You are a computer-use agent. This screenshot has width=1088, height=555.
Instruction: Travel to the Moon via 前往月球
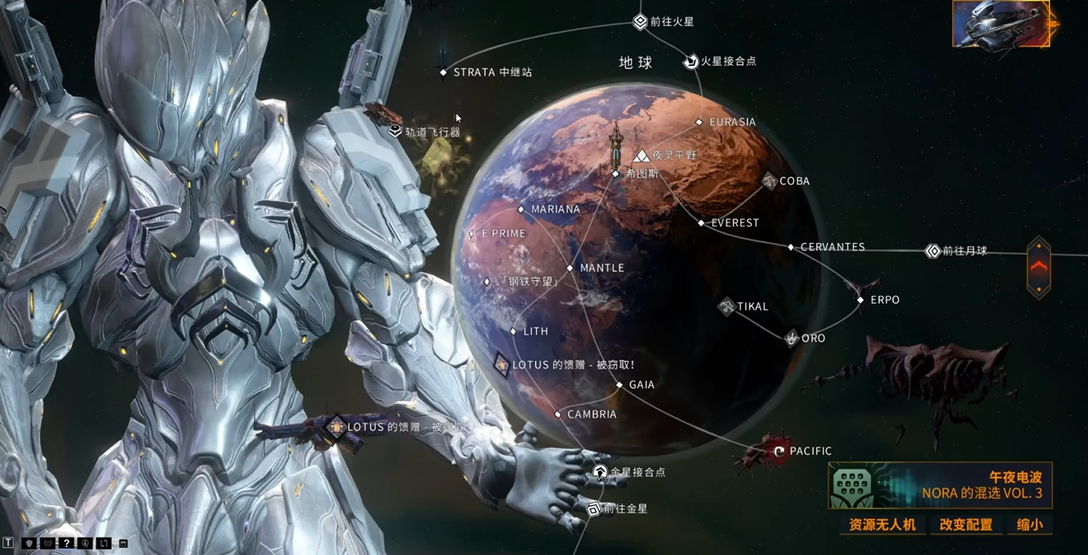pyautogui.click(x=933, y=251)
